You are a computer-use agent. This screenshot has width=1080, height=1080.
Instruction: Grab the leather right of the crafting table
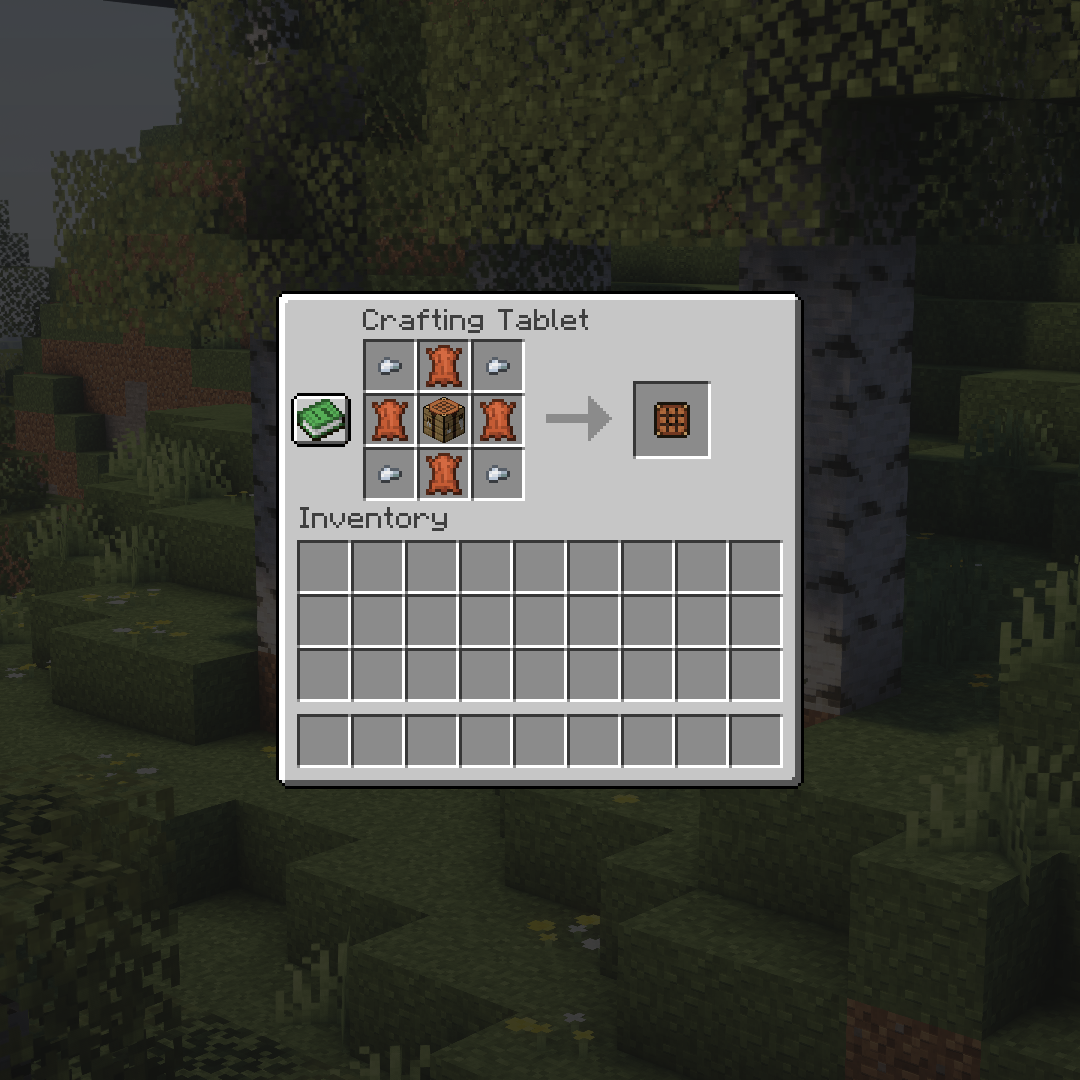(x=498, y=420)
